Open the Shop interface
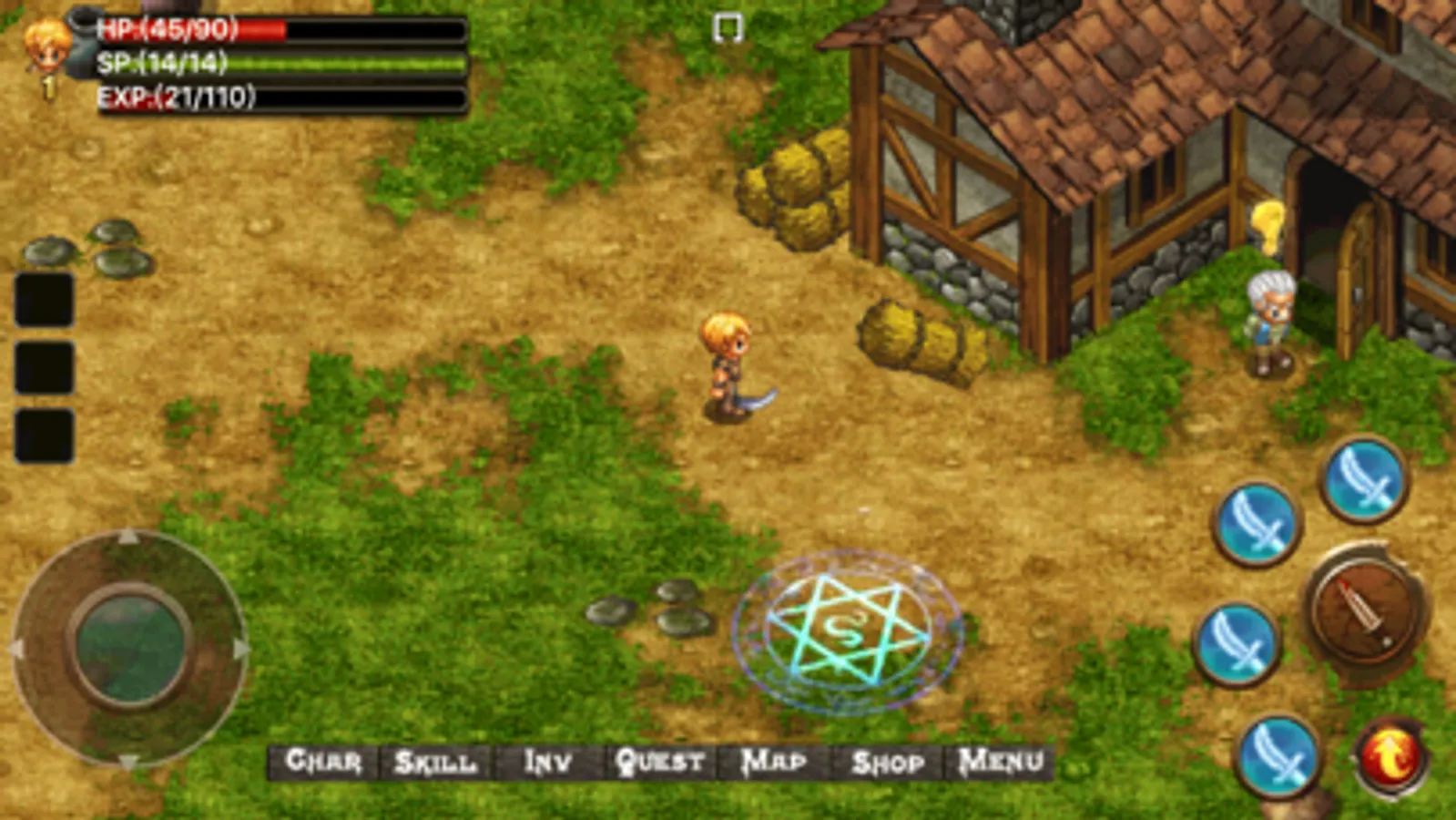Image resolution: width=1456 pixels, height=820 pixels. 887,762
